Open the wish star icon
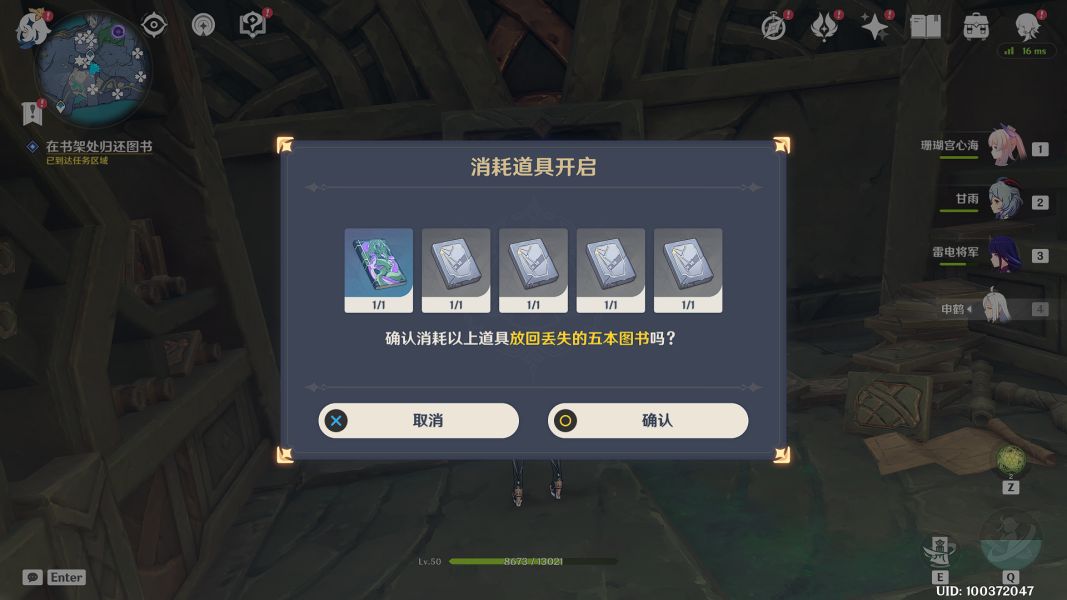Image resolution: width=1067 pixels, height=600 pixels. pyautogui.click(x=875, y=27)
